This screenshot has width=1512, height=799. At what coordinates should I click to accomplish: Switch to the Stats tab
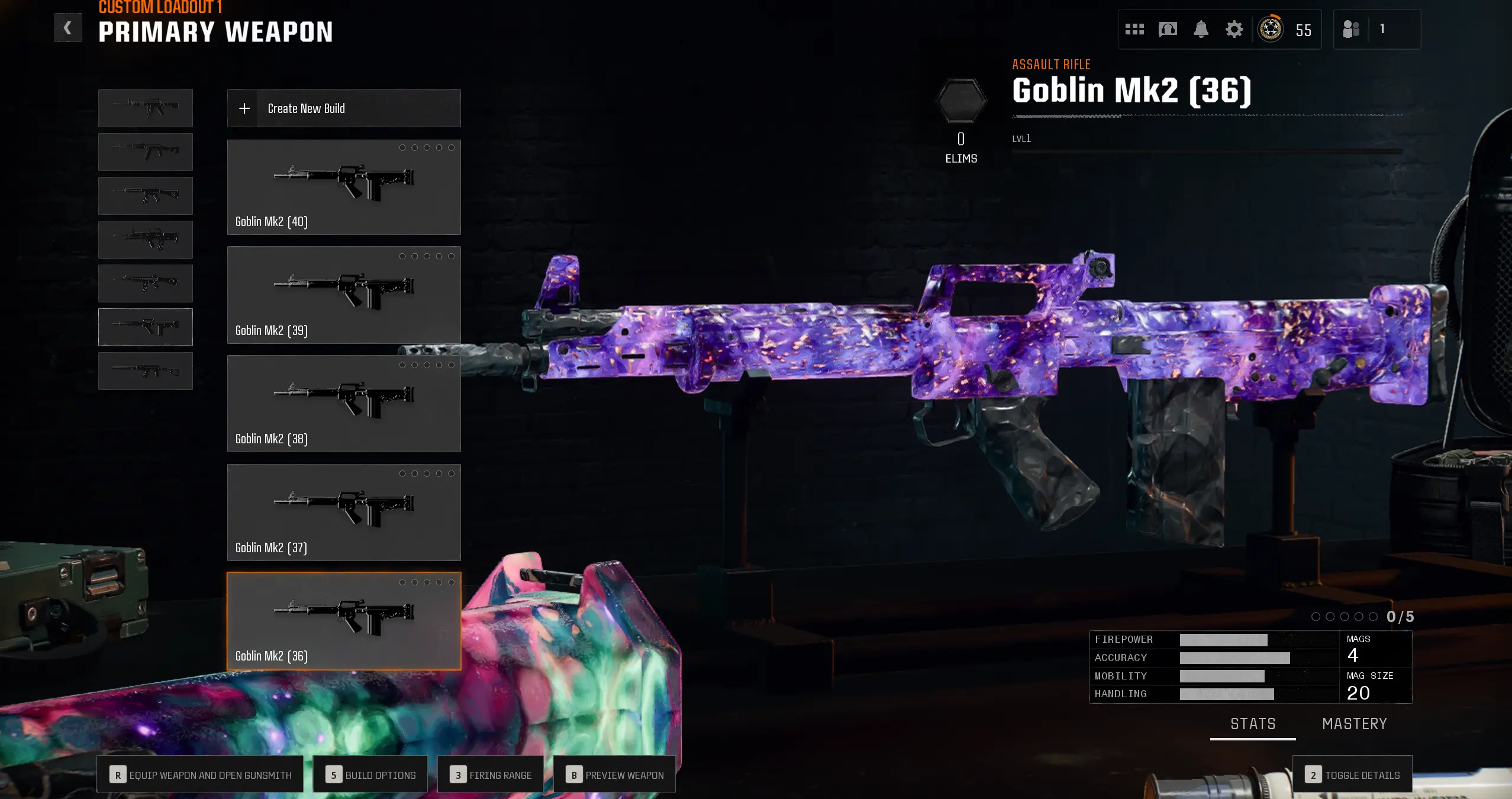click(x=1252, y=723)
